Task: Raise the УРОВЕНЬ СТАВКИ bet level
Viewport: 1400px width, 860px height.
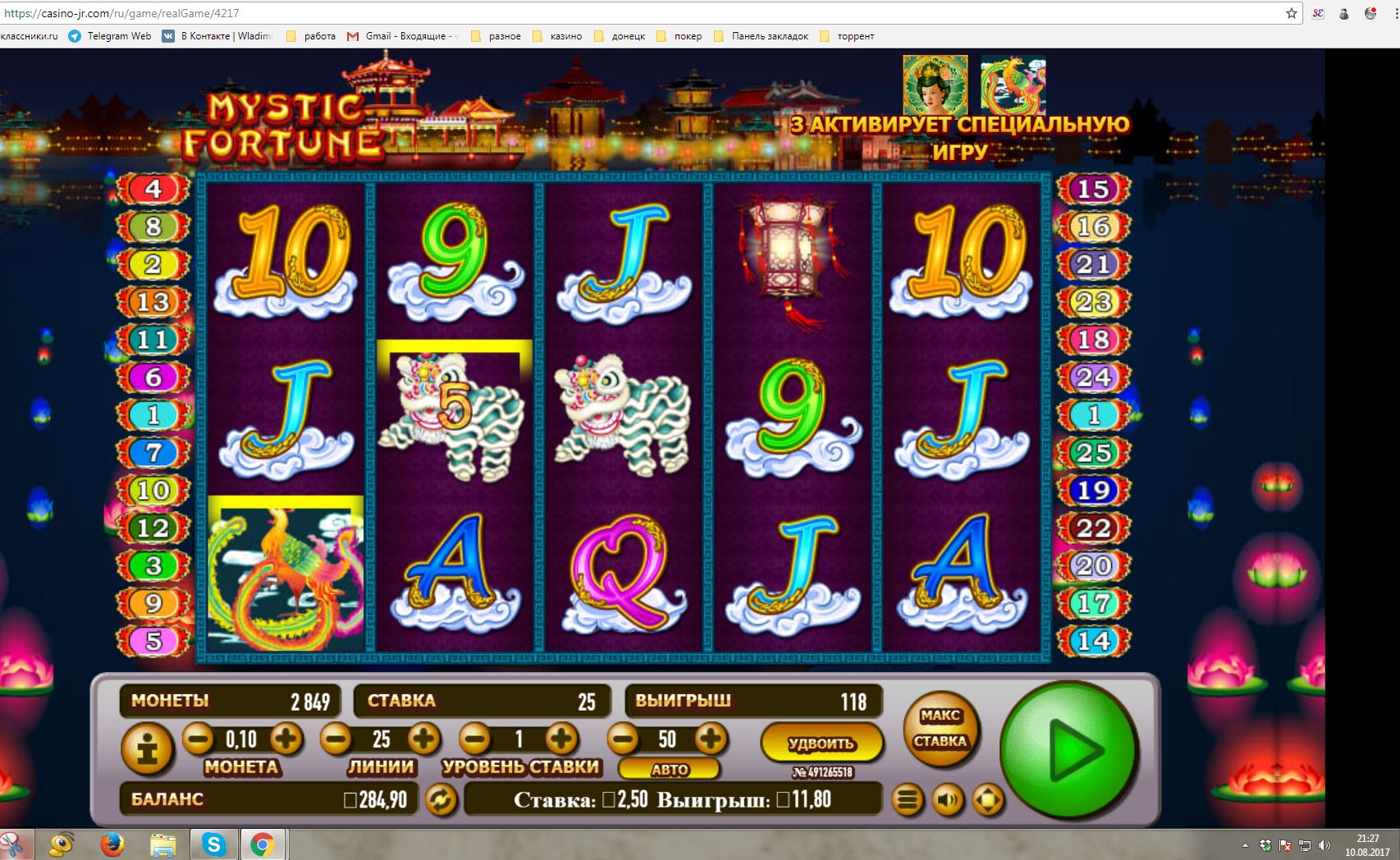Action: click(x=561, y=739)
